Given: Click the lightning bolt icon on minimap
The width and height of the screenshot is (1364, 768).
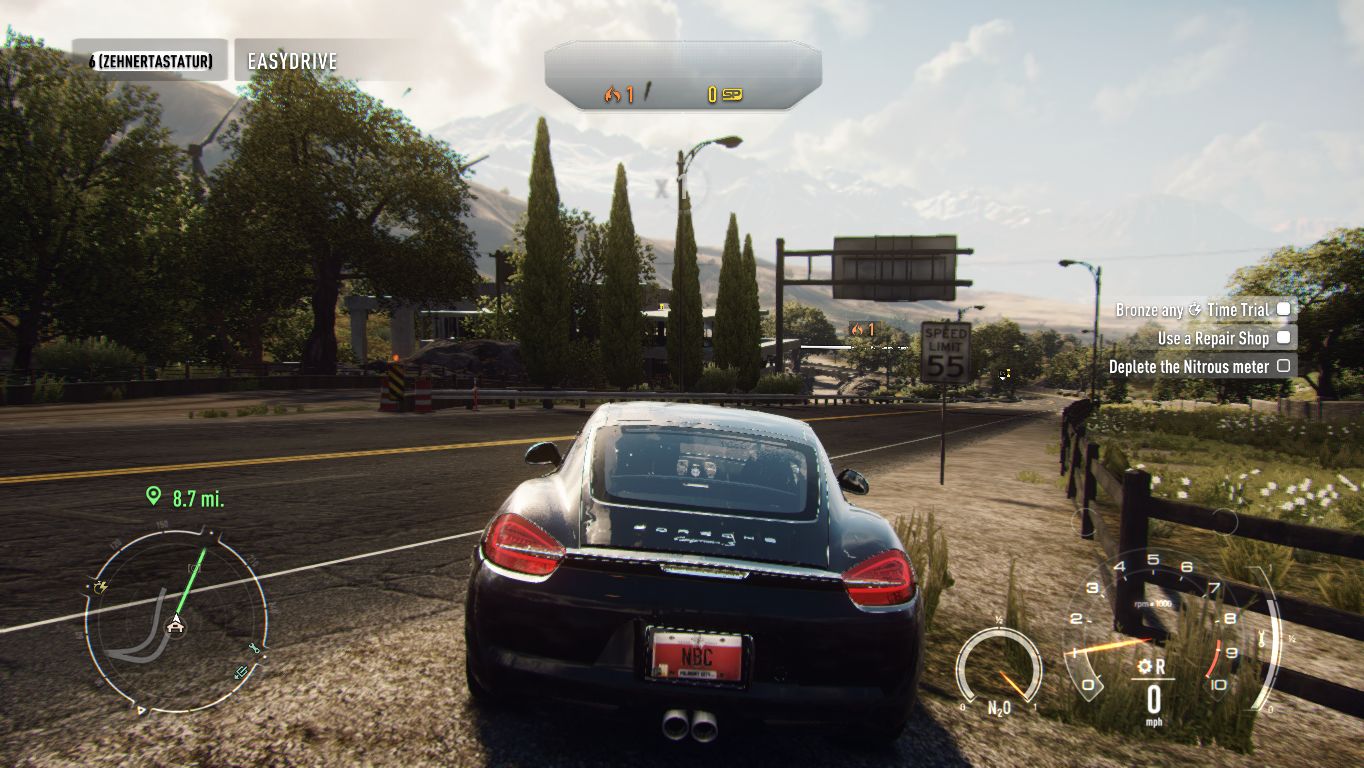Looking at the screenshot, I should click(100, 588).
